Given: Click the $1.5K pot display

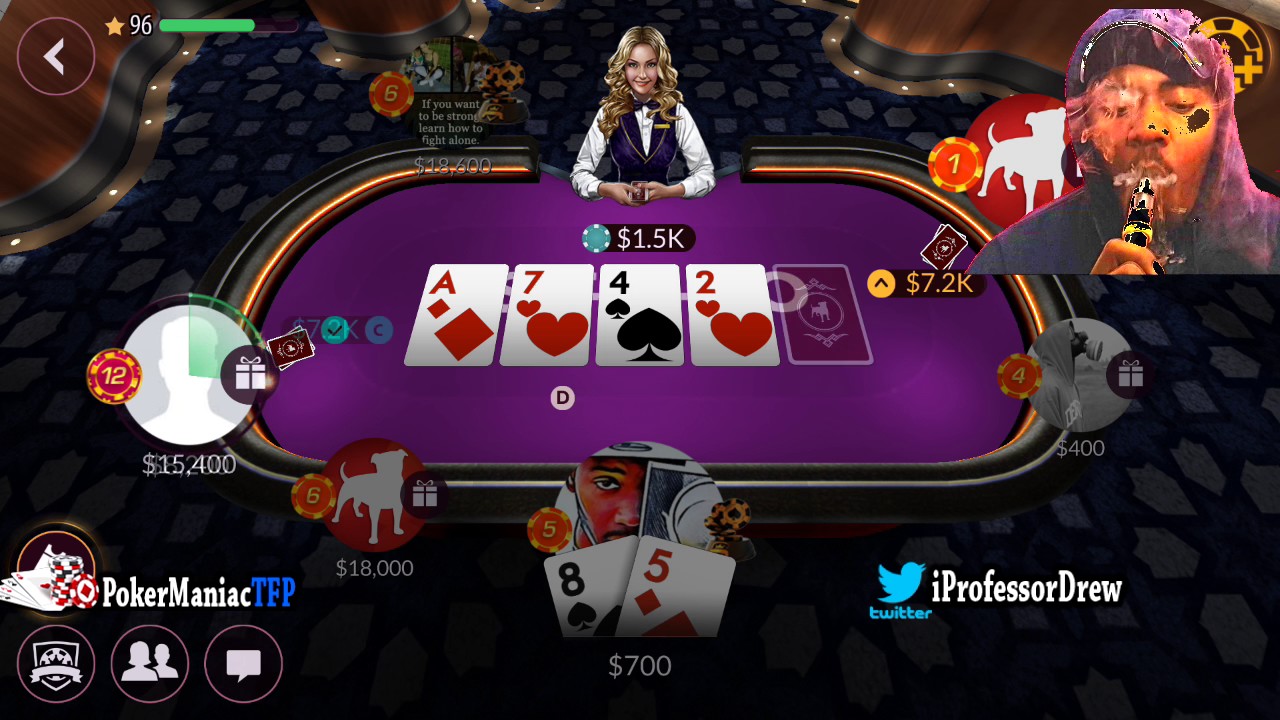Looking at the screenshot, I should pyautogui.click(x=640, y=238).
